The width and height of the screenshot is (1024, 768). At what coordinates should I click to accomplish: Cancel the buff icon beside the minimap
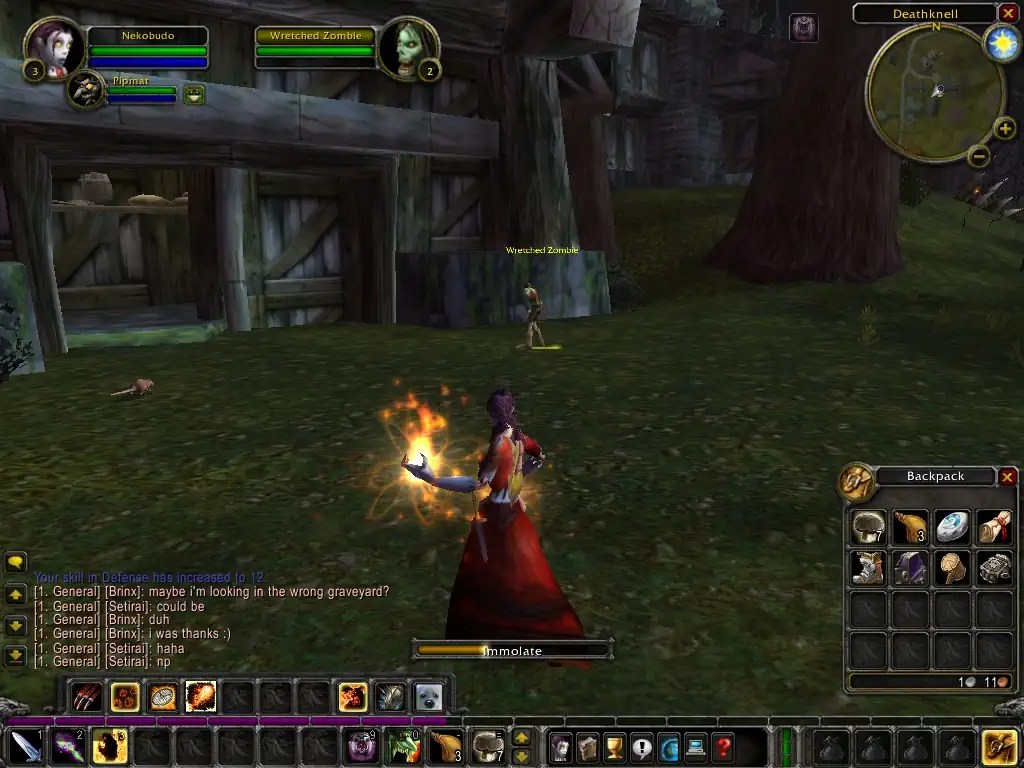click(804, 28)
